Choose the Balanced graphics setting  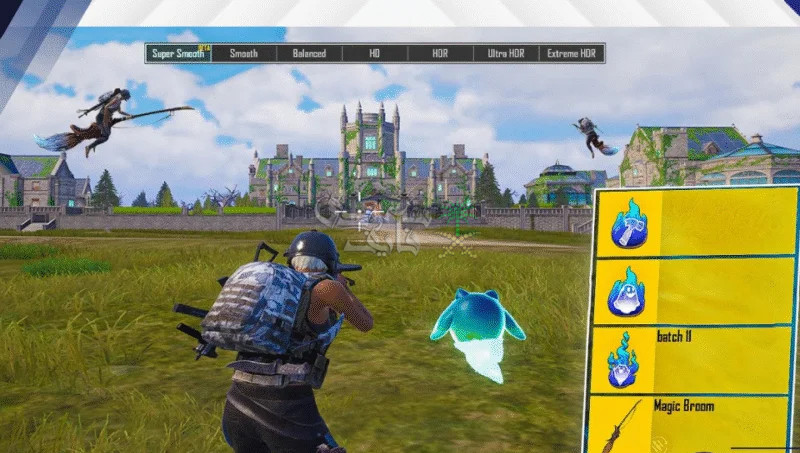pyautogui.click(x=309, y=53)
